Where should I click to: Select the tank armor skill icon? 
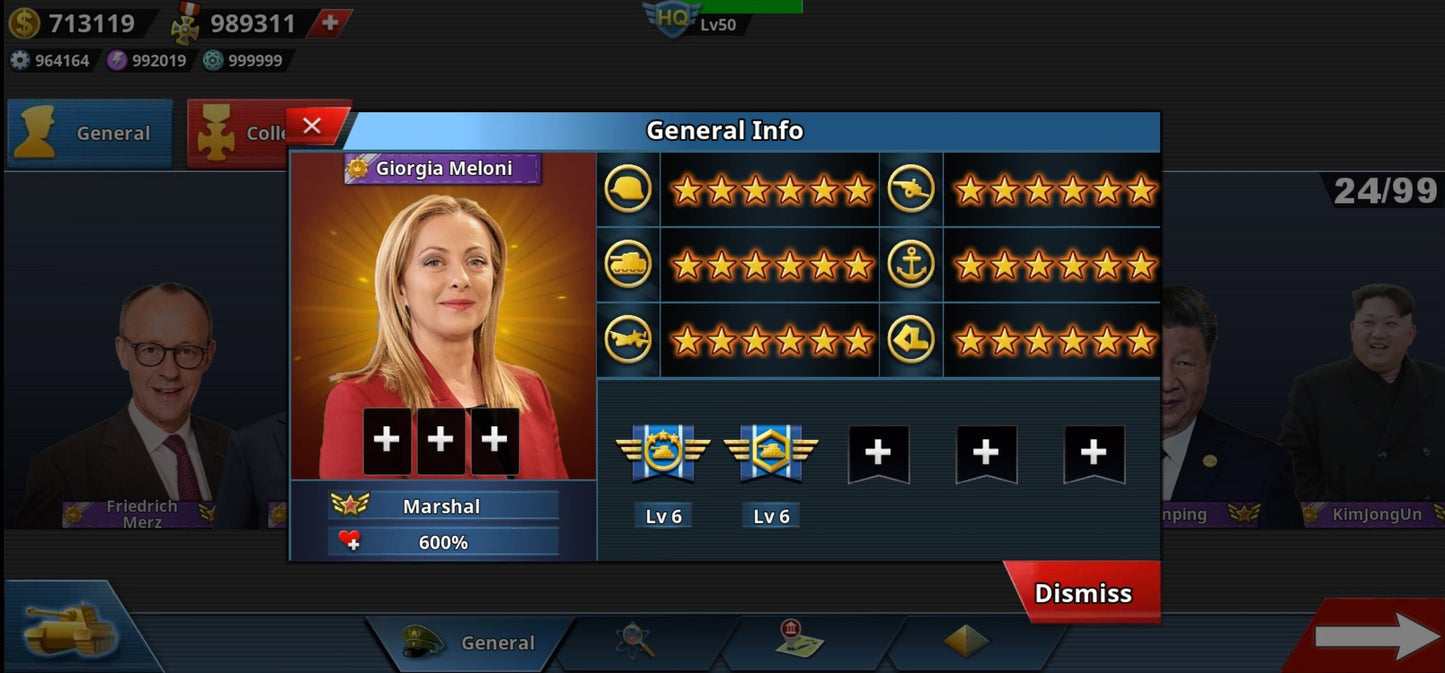[628, 265]
